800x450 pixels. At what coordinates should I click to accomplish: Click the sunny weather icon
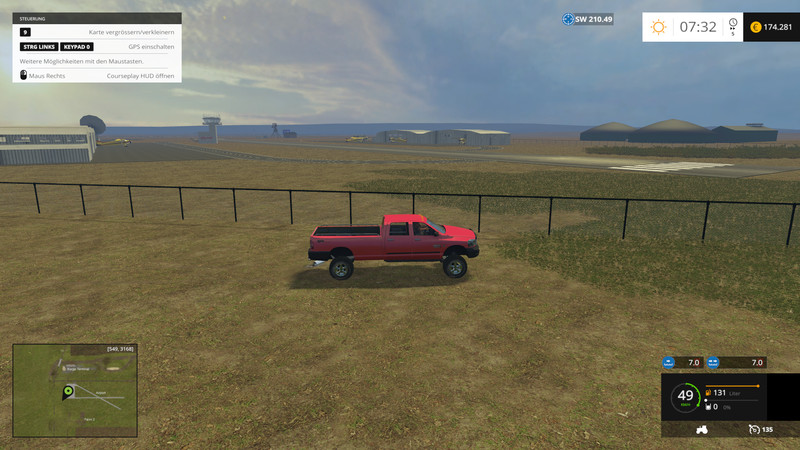coord(658,27)
